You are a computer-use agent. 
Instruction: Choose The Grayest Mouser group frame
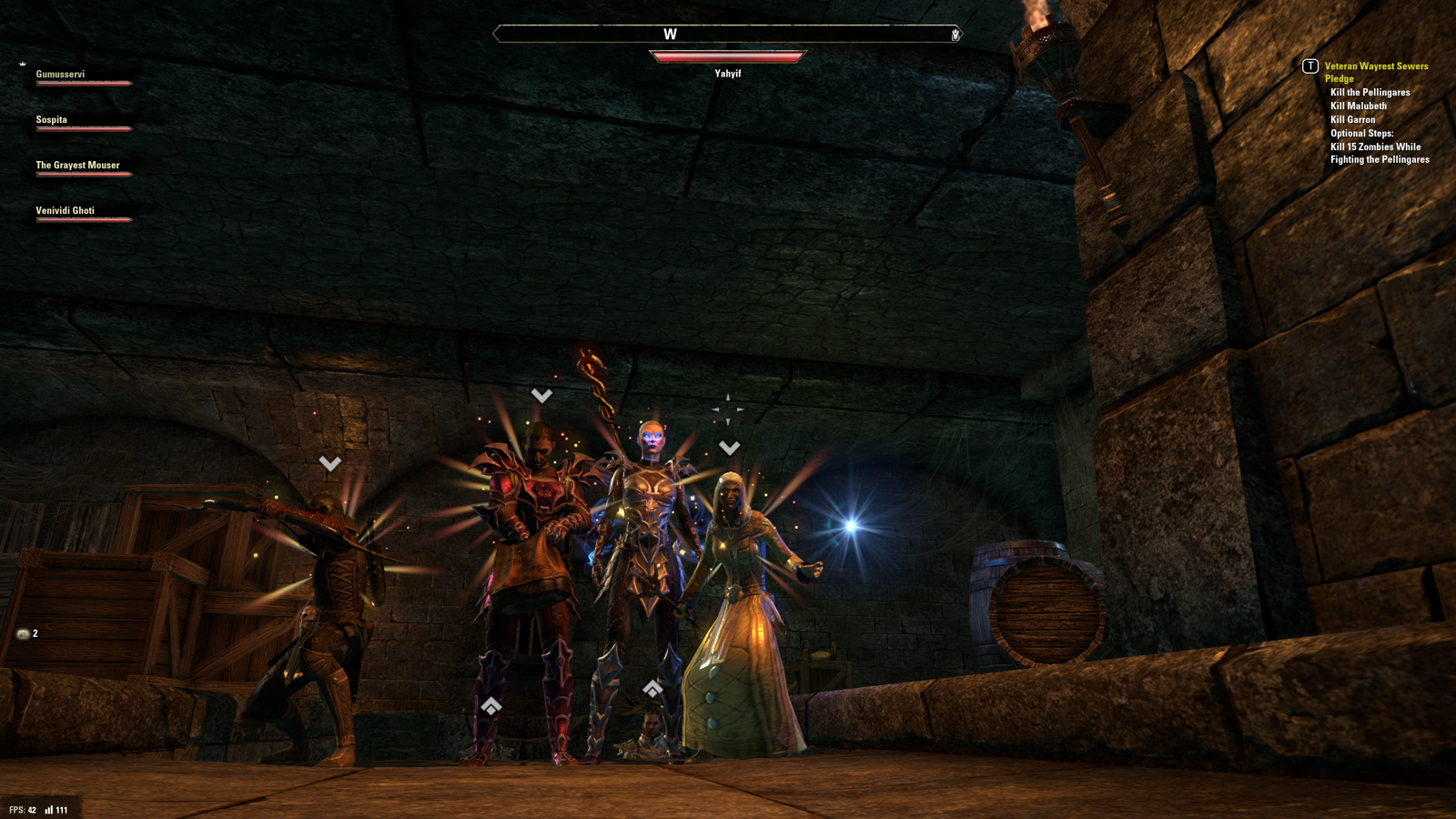point(78,166)
